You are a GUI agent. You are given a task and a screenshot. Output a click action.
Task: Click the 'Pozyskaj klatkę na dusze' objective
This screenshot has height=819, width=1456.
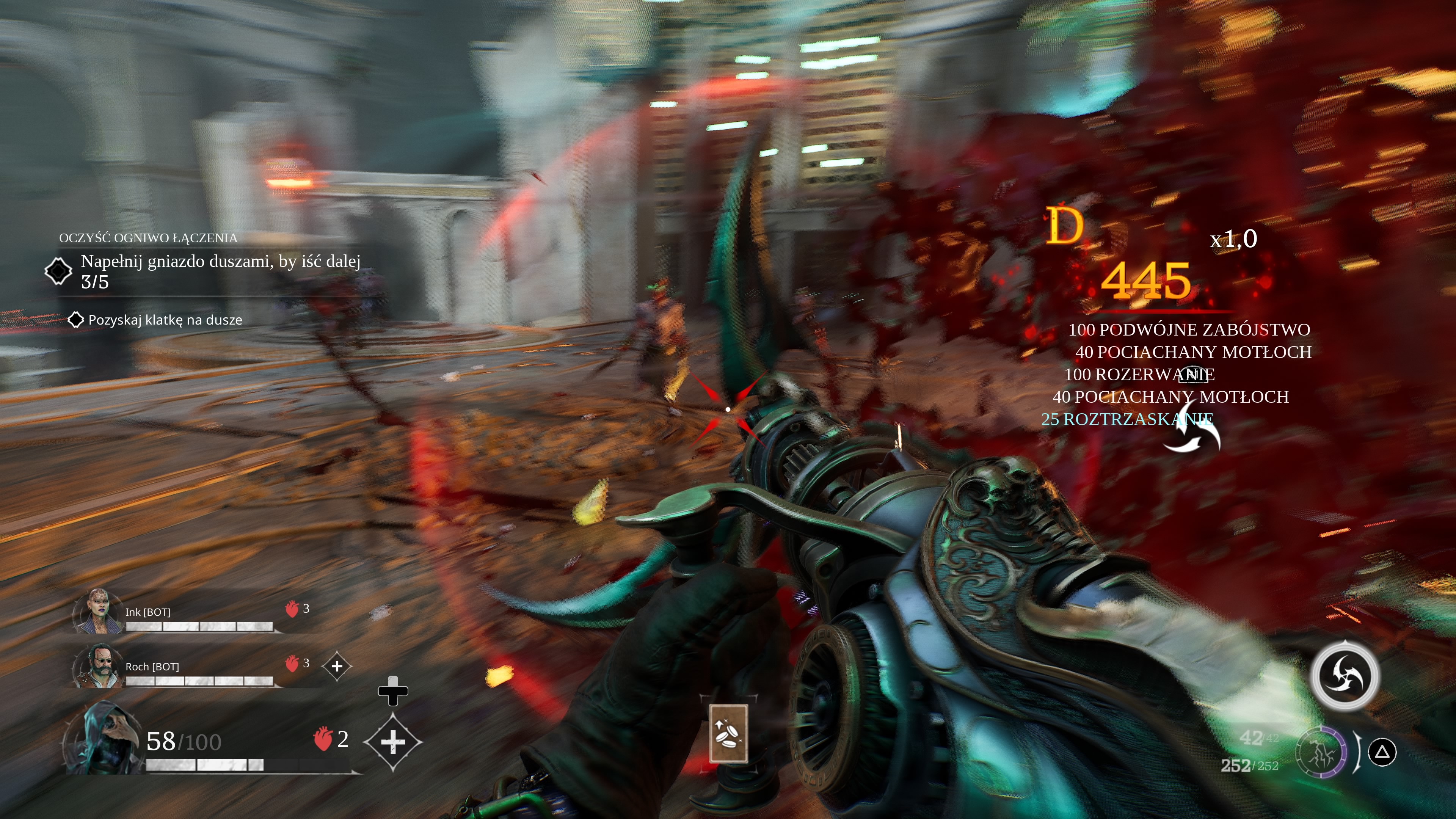tap(165, 320)
